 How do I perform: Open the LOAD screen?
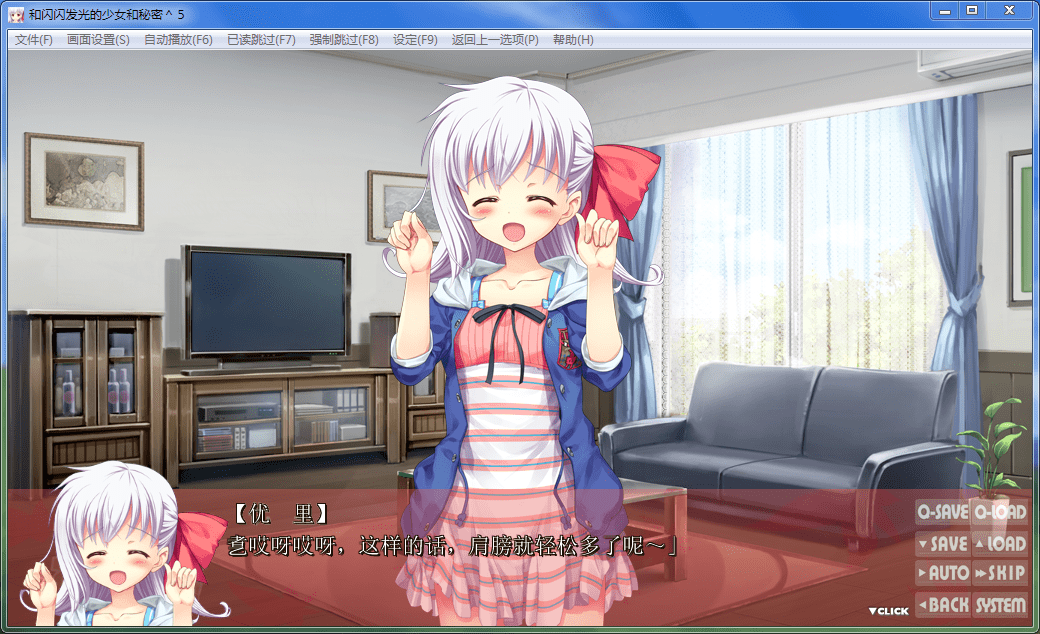(1000, 544)
